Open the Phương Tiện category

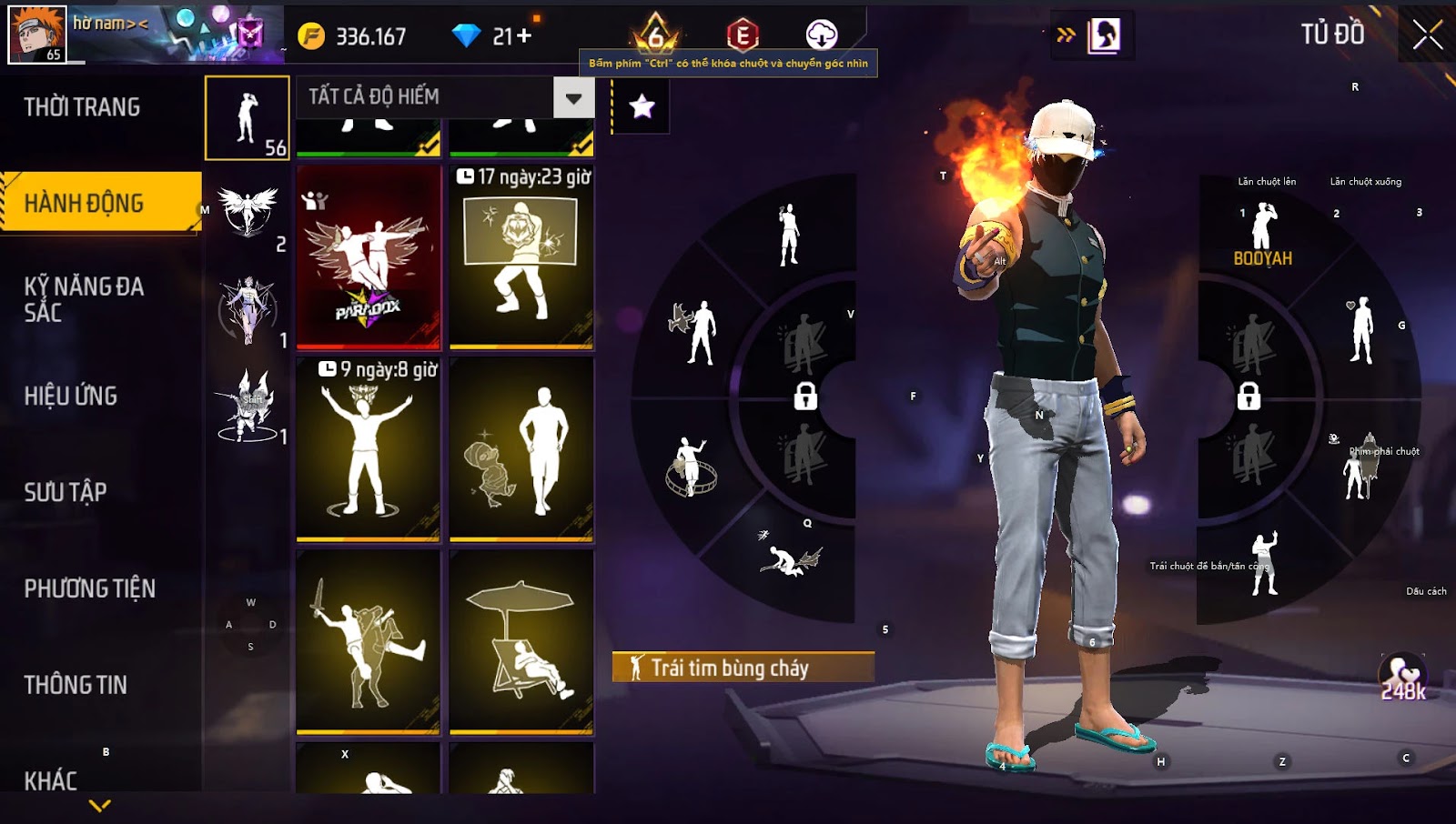(x=89, y=588)
